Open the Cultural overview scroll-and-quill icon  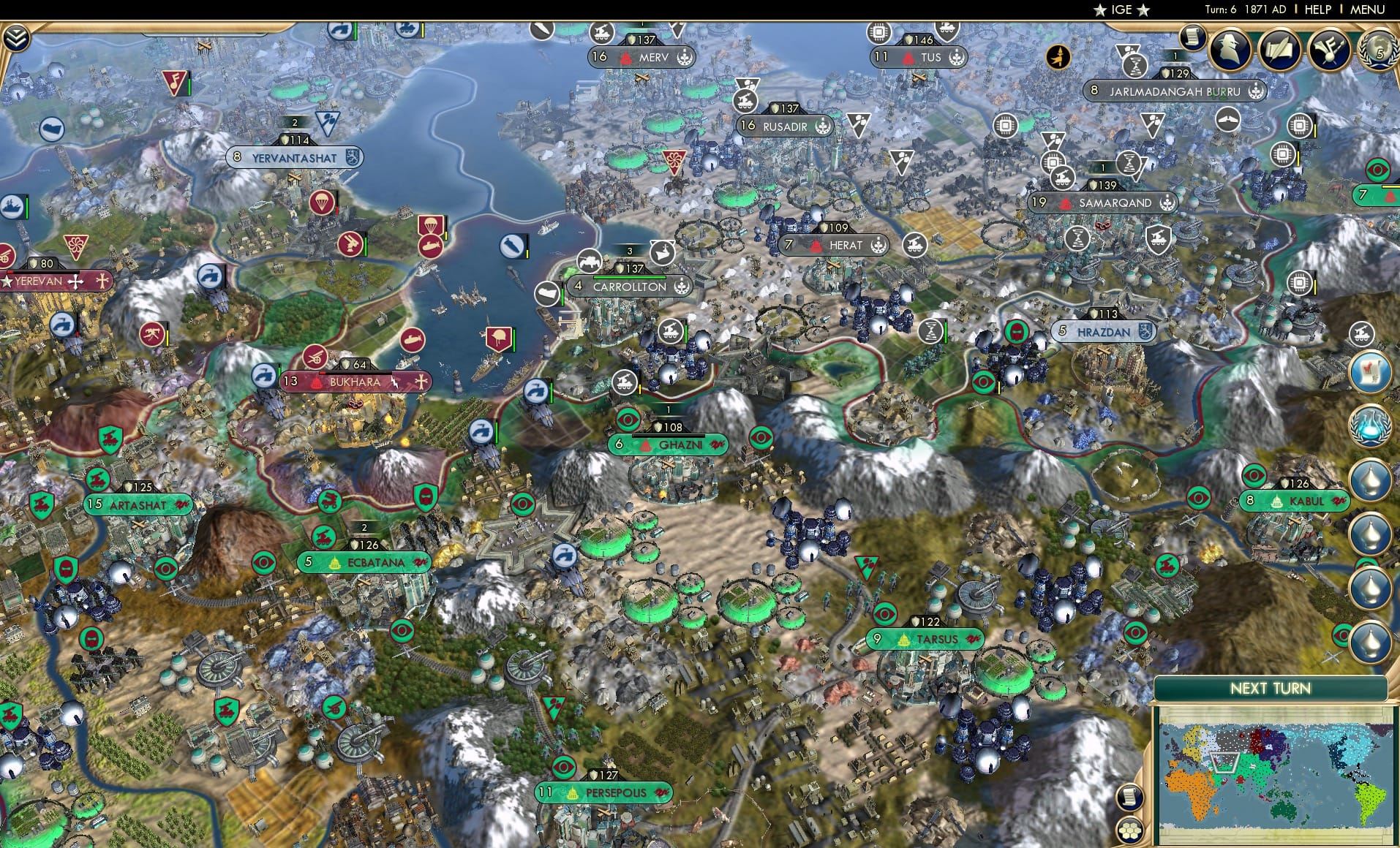[1279, 48]
